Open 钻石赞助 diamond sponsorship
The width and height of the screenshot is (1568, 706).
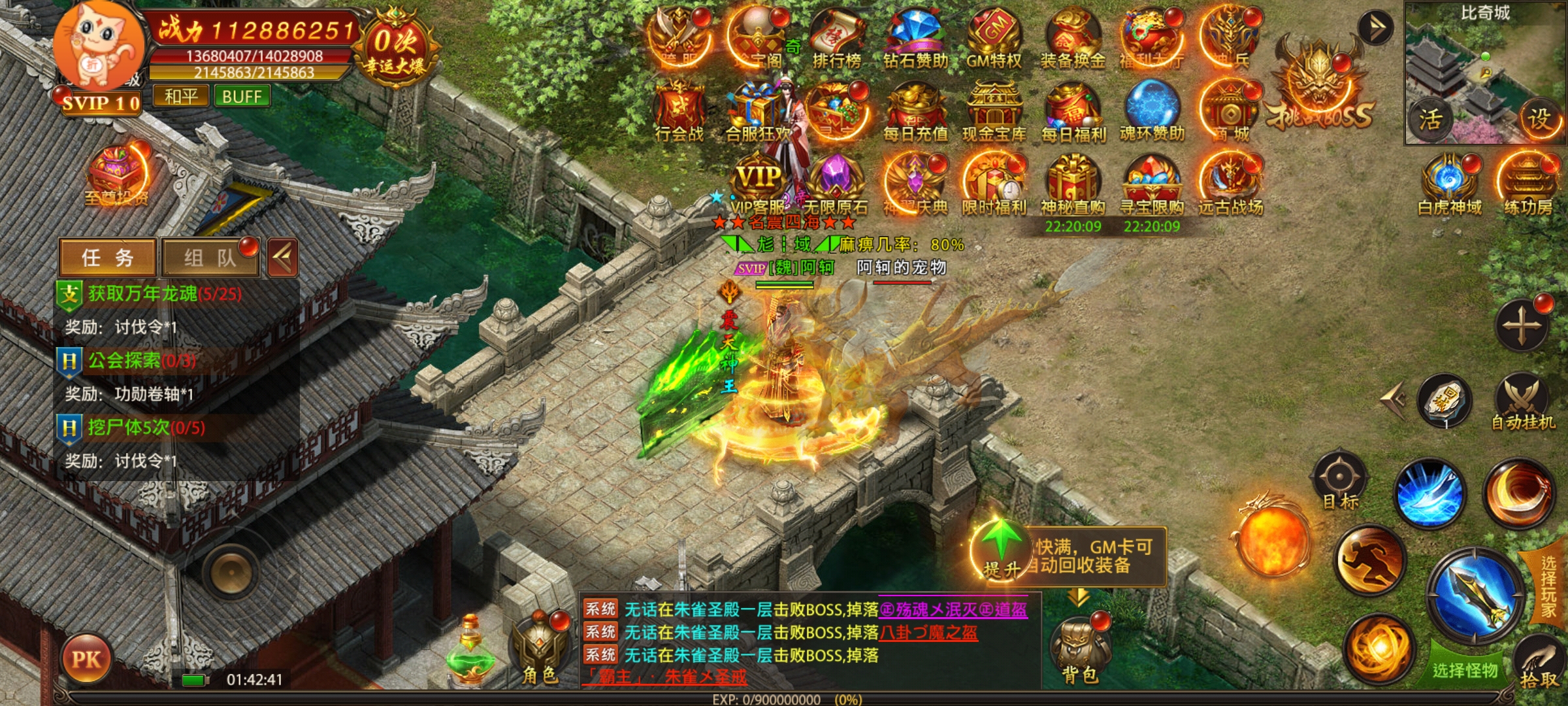click(x=915, y=38)
